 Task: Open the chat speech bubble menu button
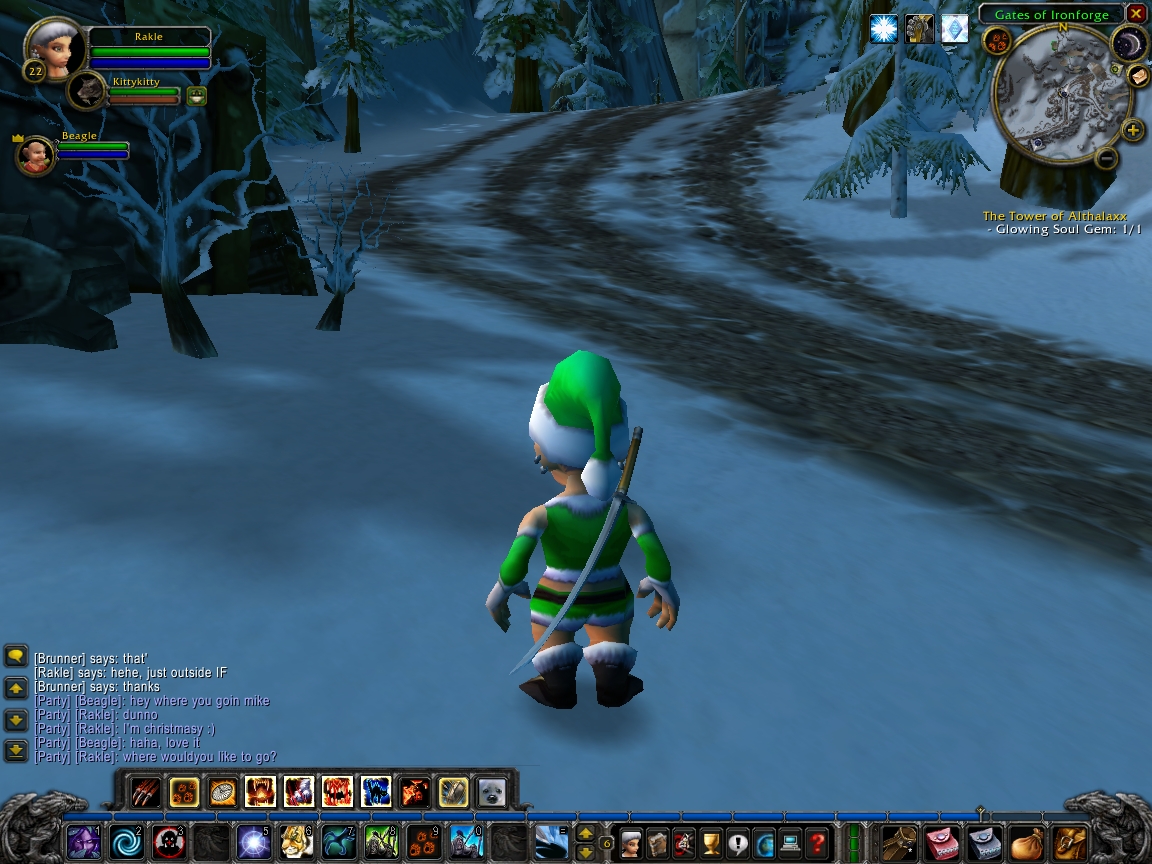tap(16, 657)
